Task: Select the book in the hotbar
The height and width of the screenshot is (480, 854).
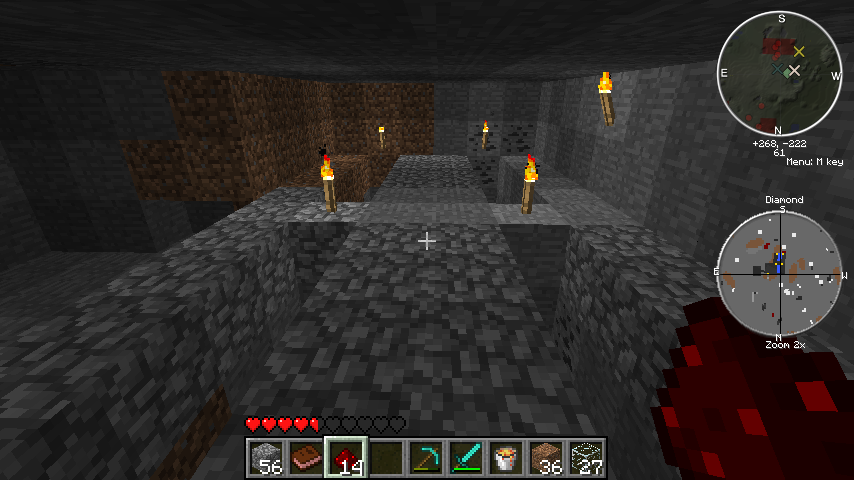Action: pos(306,458)
